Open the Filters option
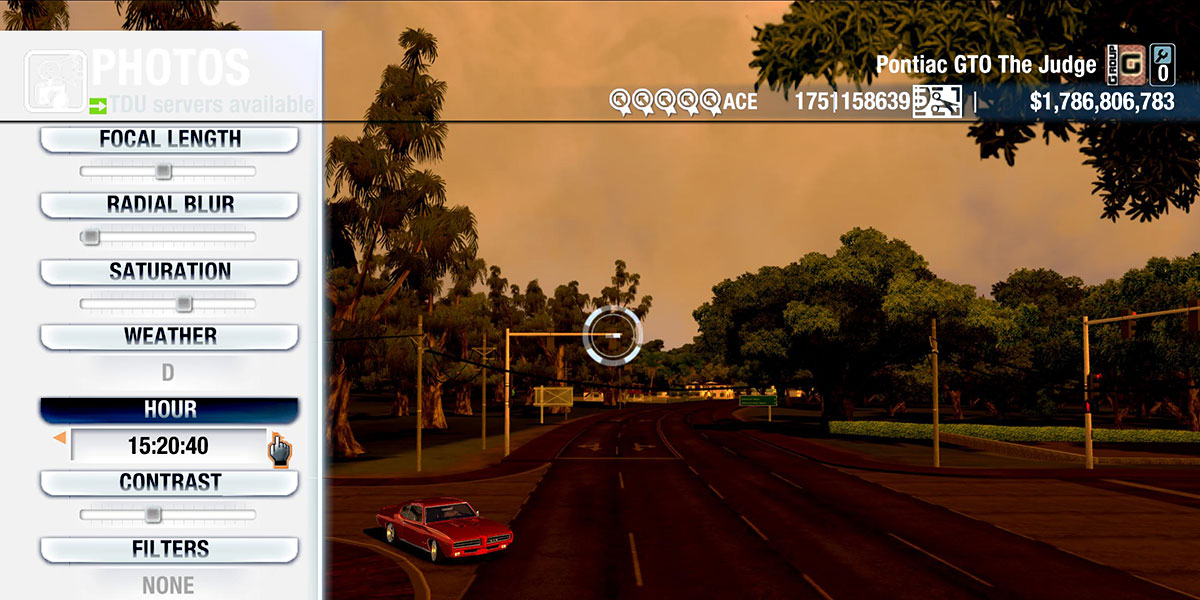Viewport: 1200px width, 600px height. [x=169, y=550]
